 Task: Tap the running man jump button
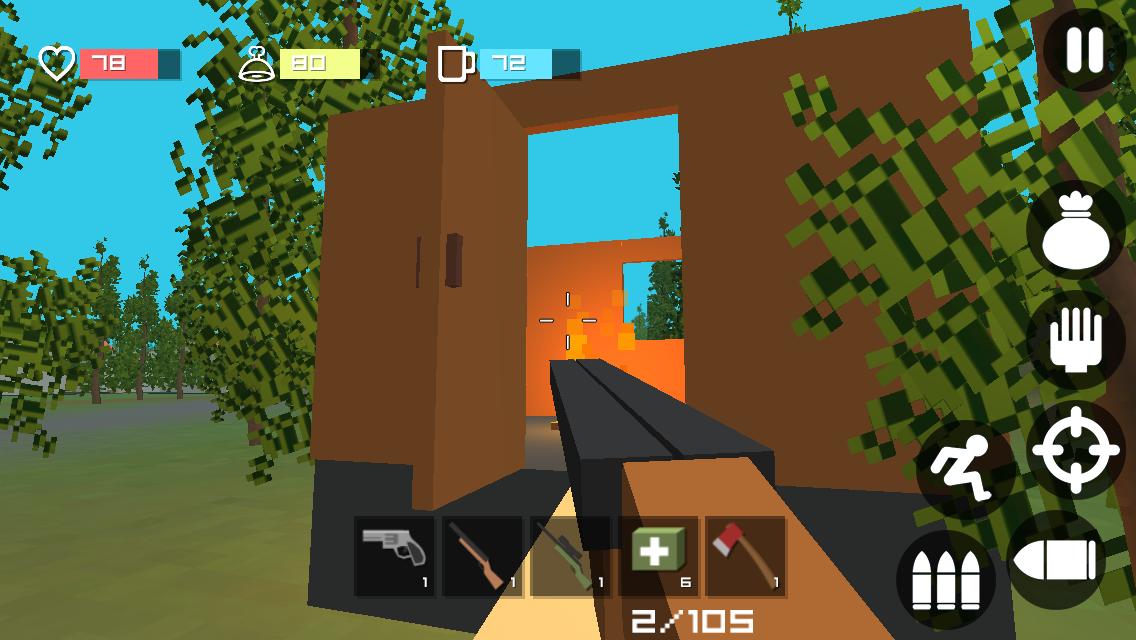click(x=963, y=468)
